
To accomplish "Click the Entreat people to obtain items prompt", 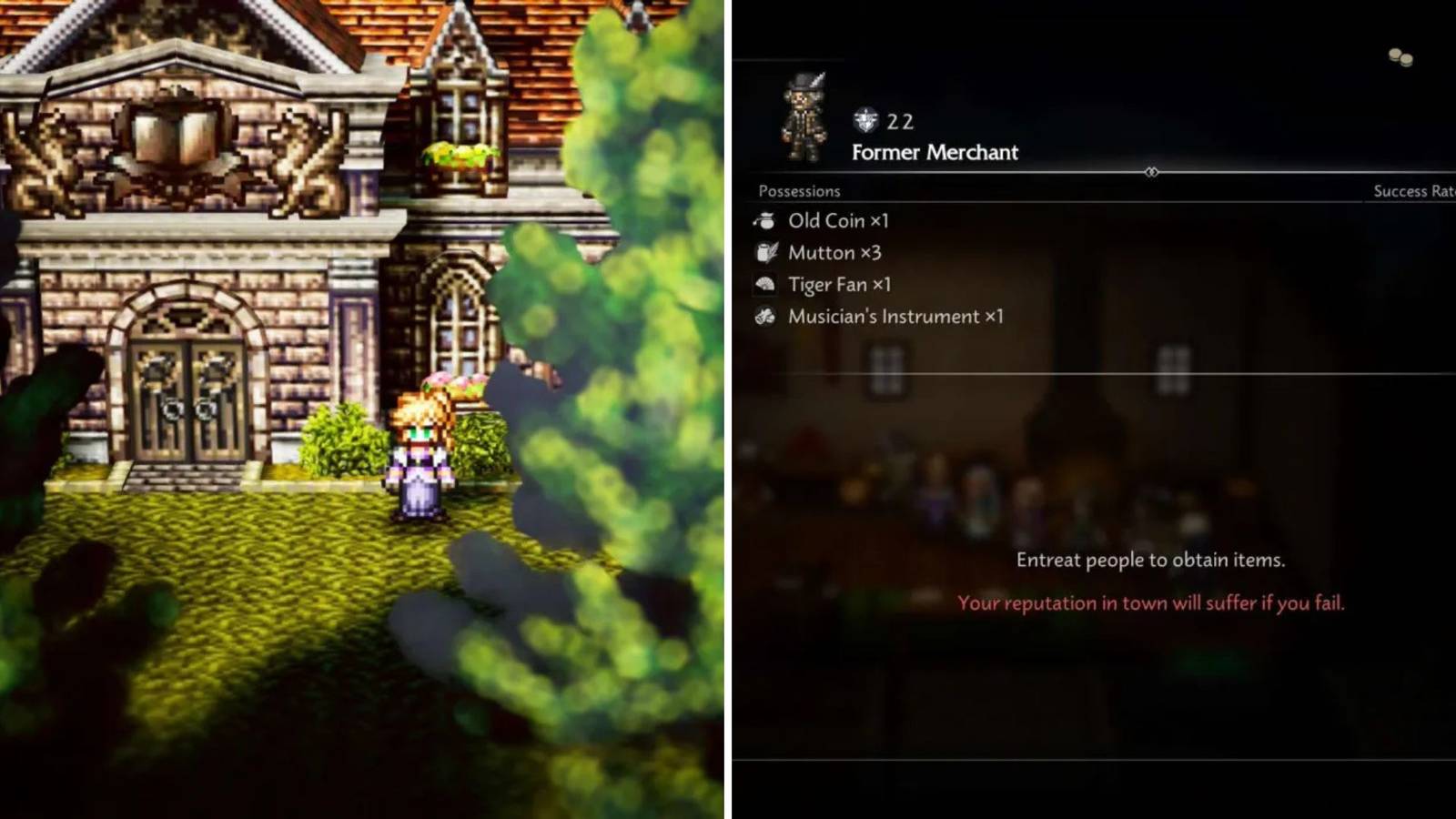I will 1151,561.
